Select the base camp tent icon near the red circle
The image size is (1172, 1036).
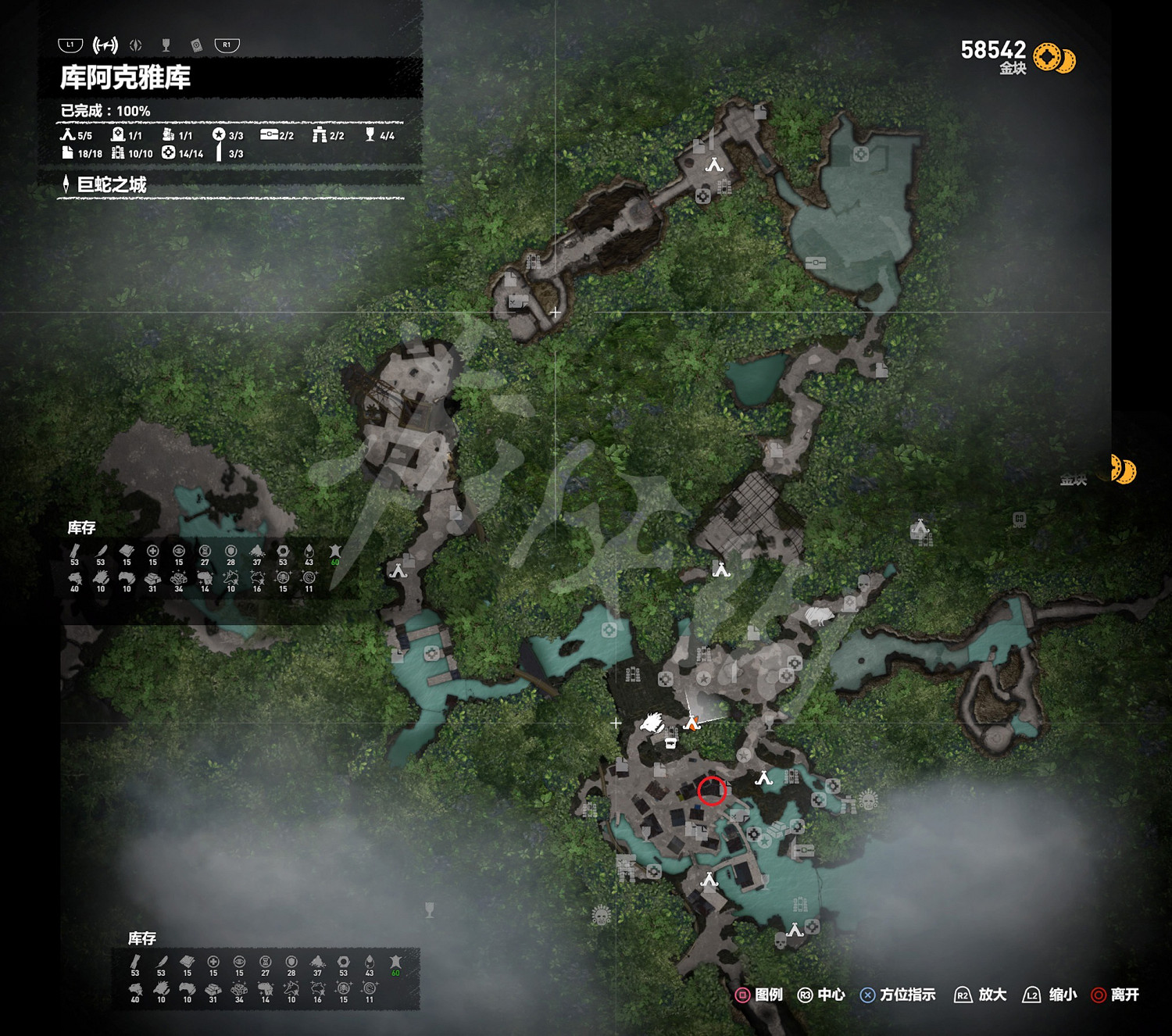[764, 777]
